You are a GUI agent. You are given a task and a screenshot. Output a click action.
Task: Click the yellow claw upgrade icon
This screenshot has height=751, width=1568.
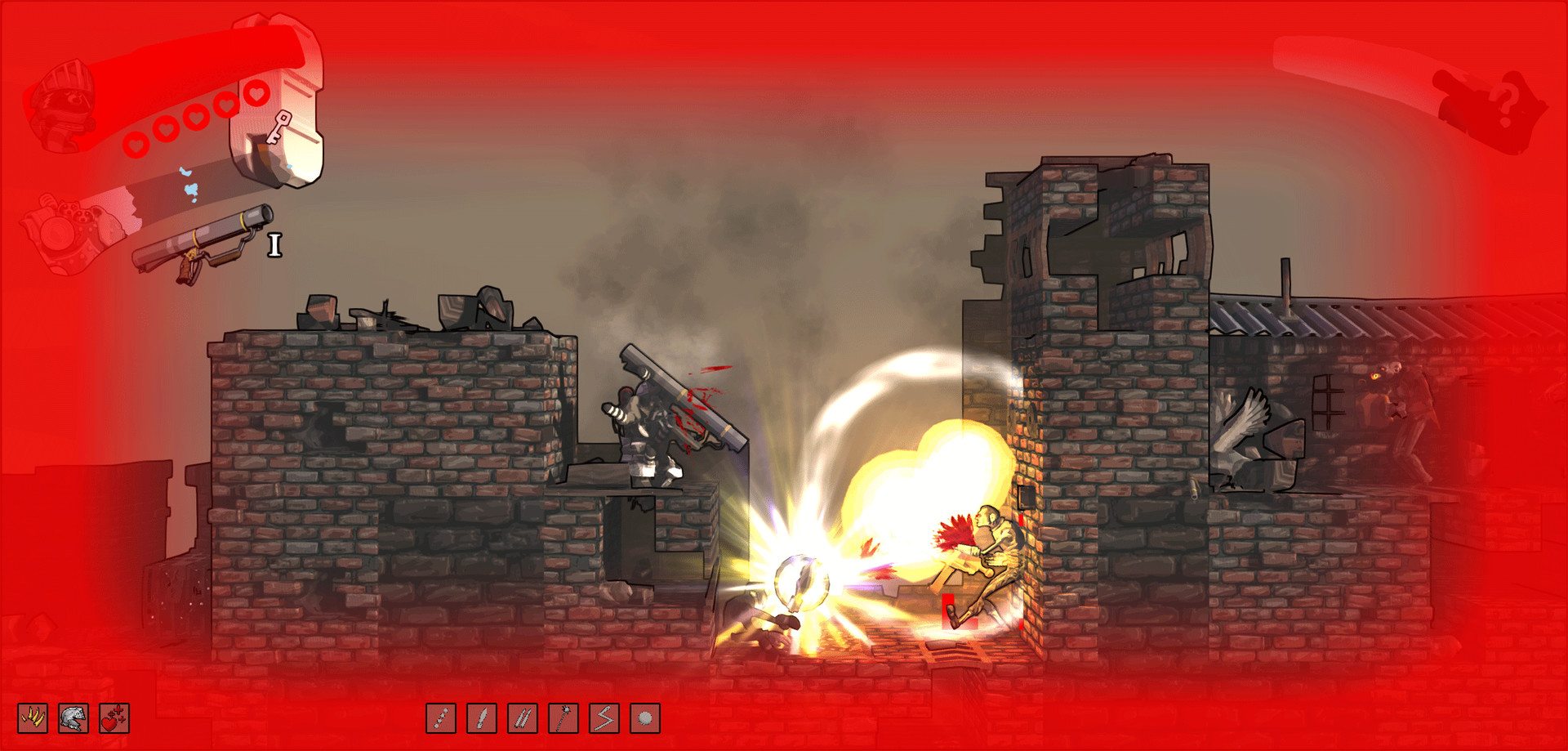33,717
